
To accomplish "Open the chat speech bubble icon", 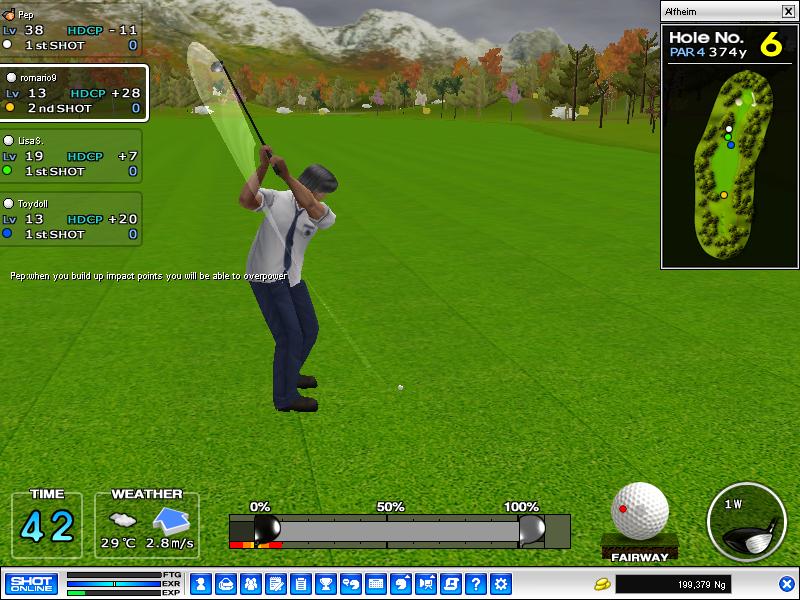I will coord(350,583).
